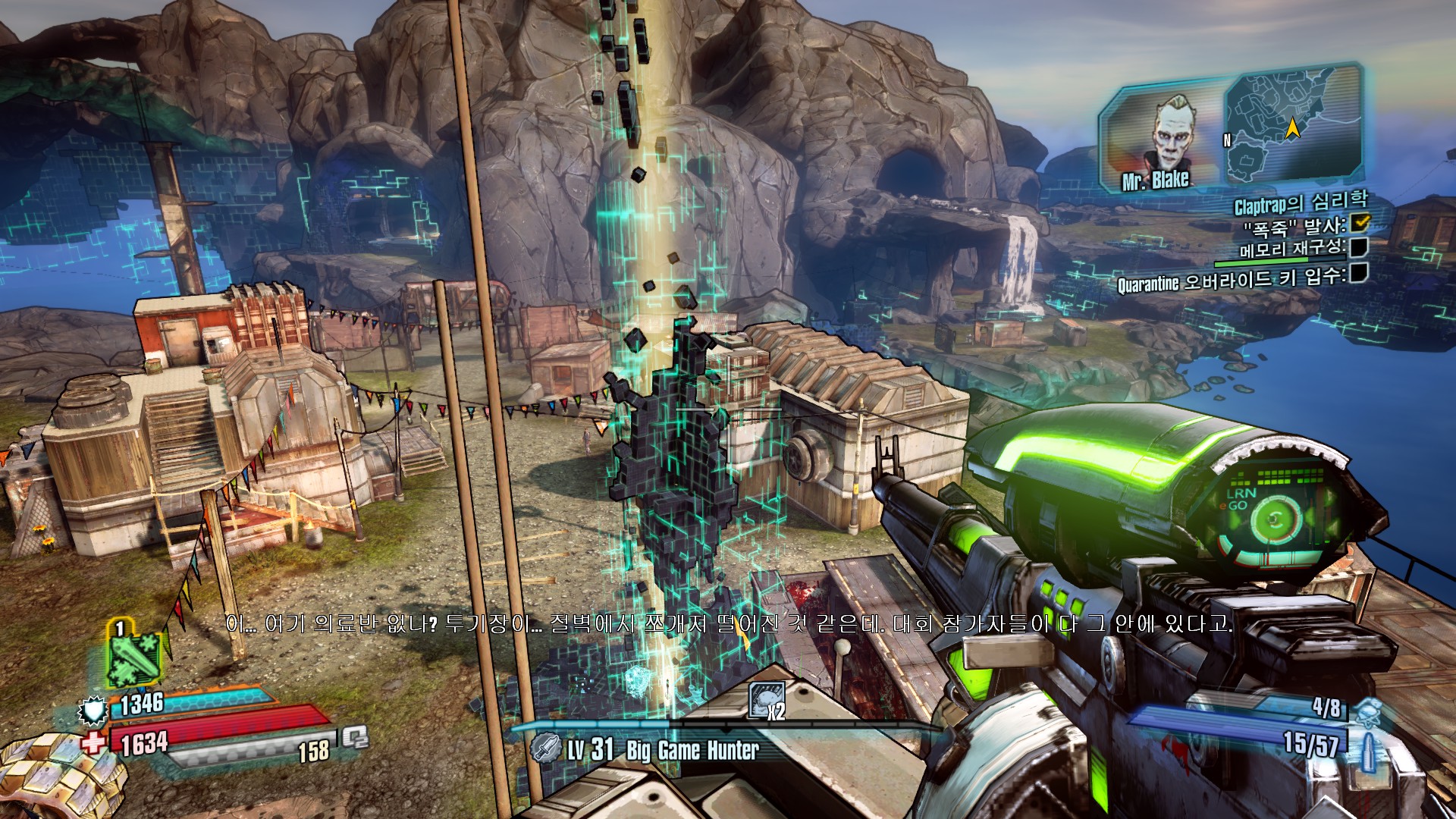Select the x2 item pickup icon
This screenshot has width=1456, height=819.
(767, 700)
